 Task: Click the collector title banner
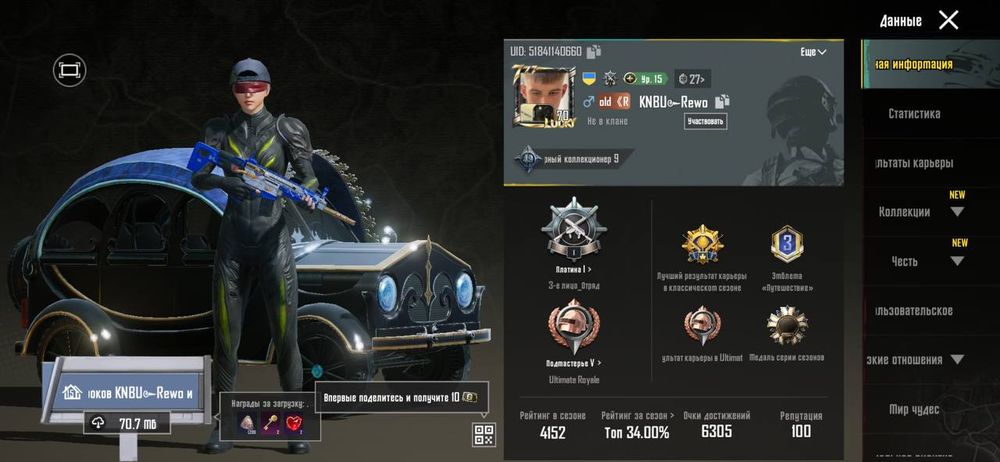point(572,158)
